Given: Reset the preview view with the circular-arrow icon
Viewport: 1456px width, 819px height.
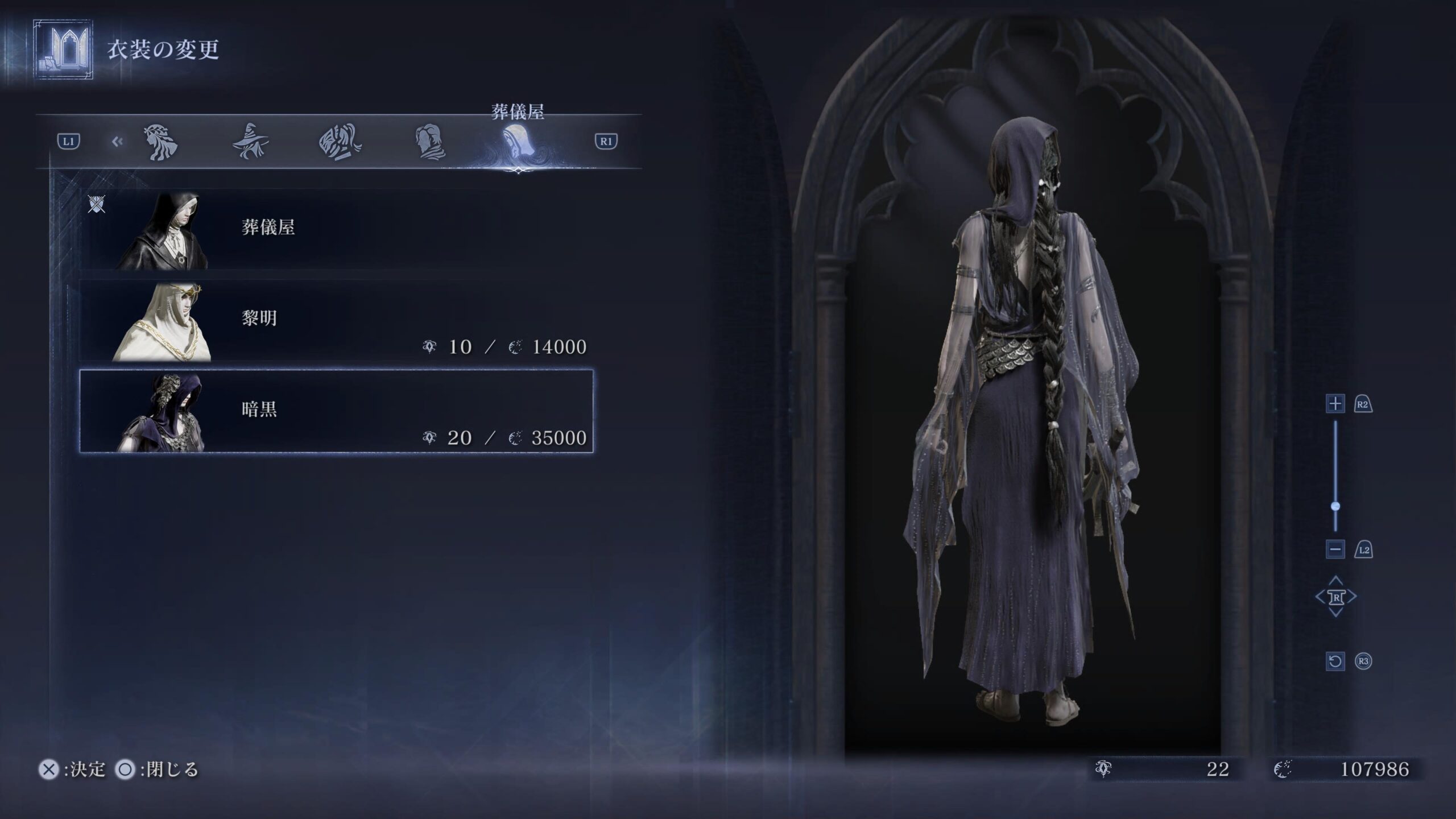Looking at the screenshot, I should pos(1335,661).
